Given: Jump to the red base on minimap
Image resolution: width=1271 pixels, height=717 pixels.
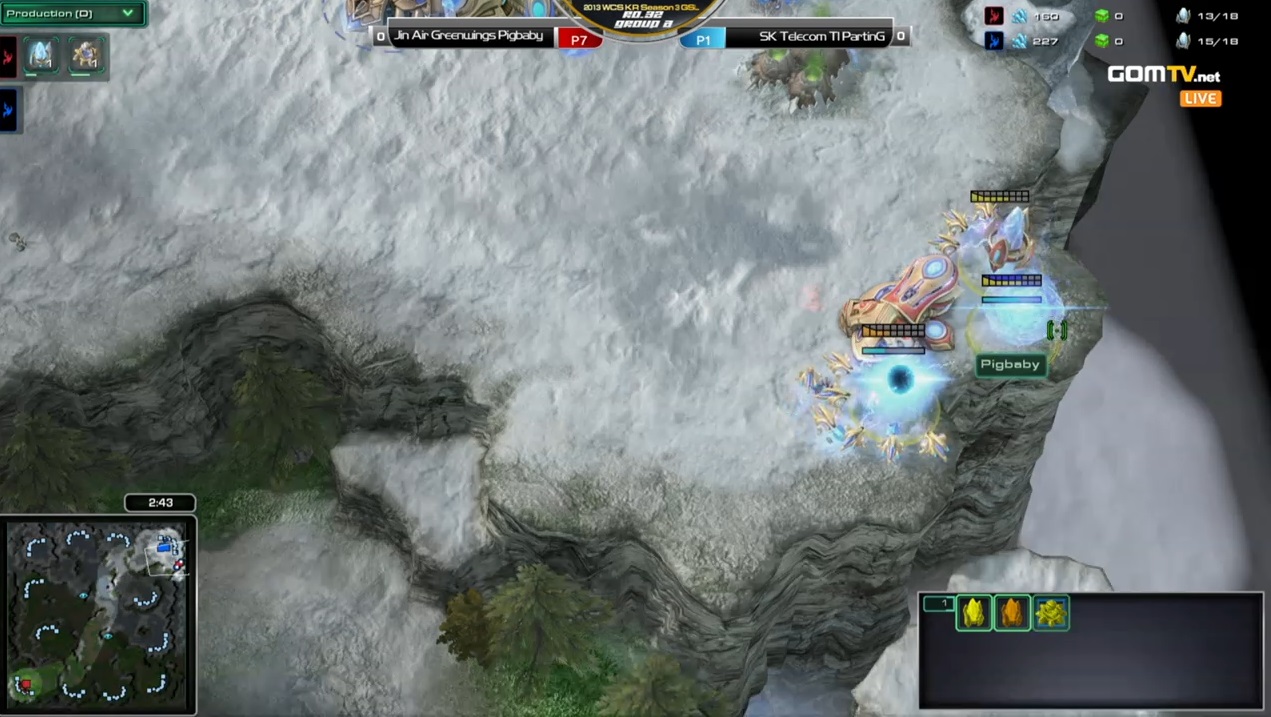Looking at the screenshot, I should 25,684.
